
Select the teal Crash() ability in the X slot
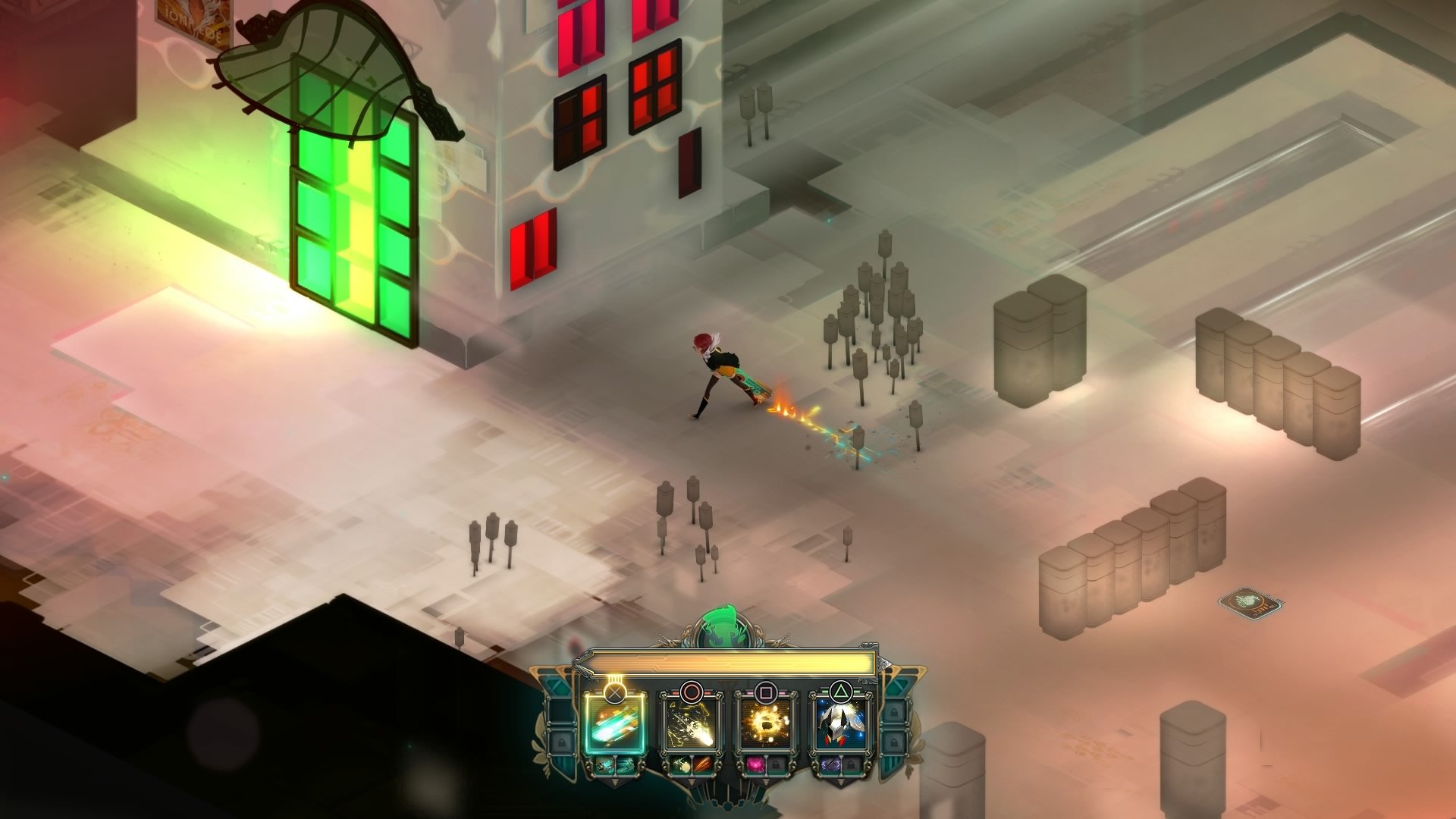[613, 727]
